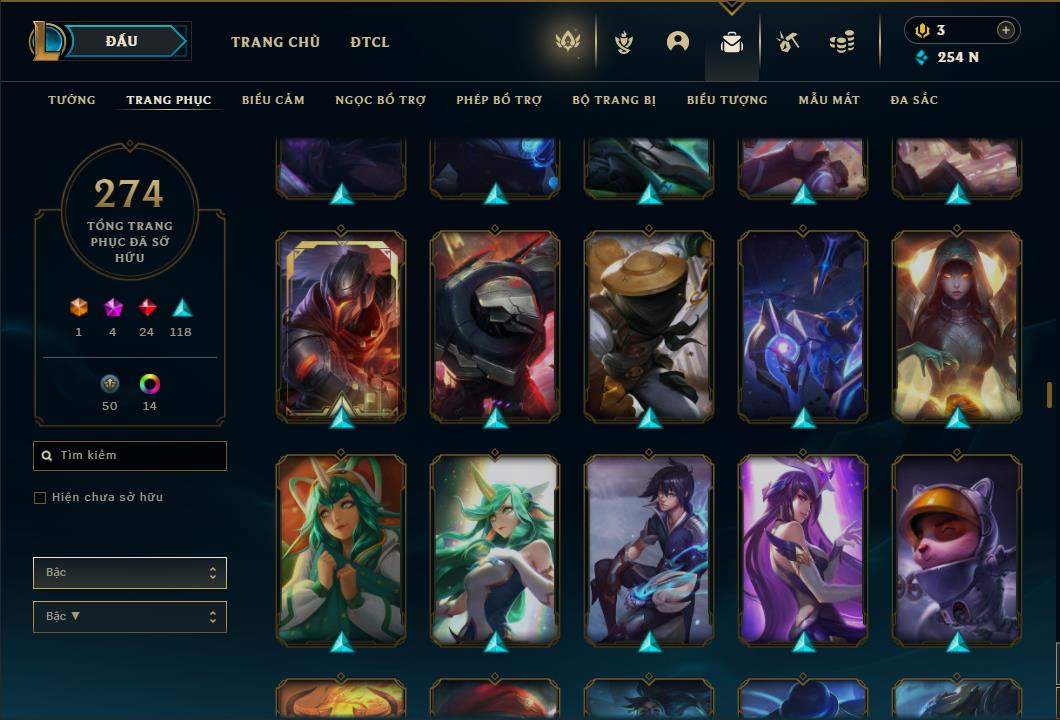Screen dimensions: 1060x720
Task: Open the ĐTCL game mode
Action: (x=370, y=42)
